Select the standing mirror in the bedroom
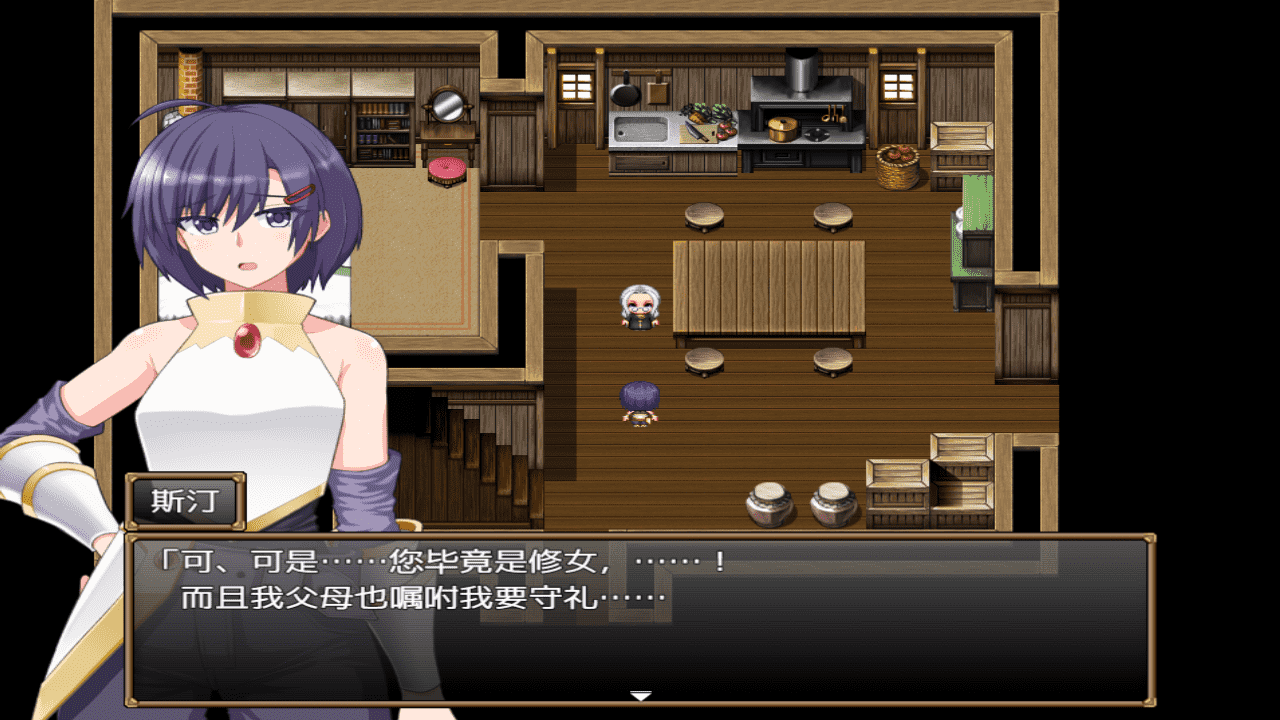The height and width of the screenshot is (720, 1280). 447,105
